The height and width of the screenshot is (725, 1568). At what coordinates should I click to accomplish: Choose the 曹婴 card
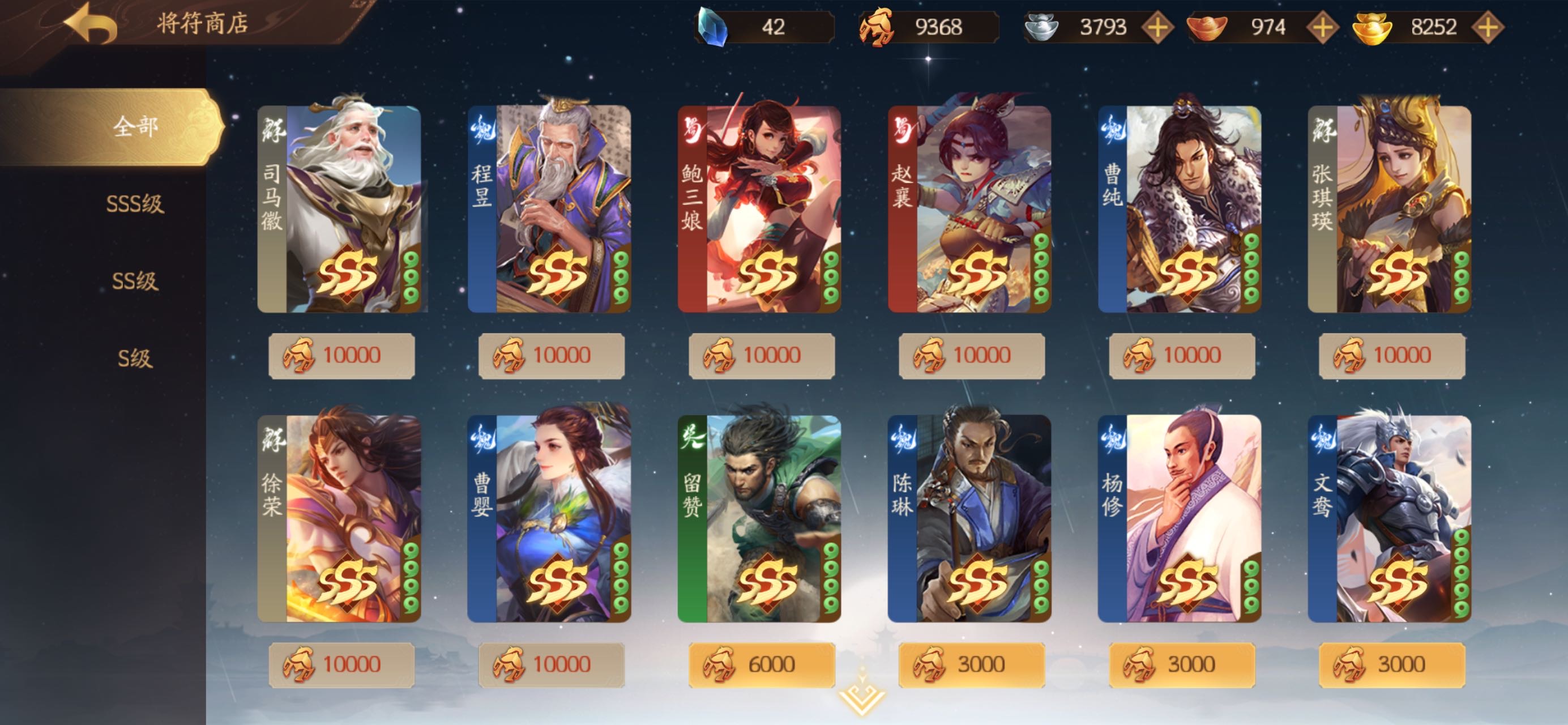pyautogui.click(x=550, y=518)
